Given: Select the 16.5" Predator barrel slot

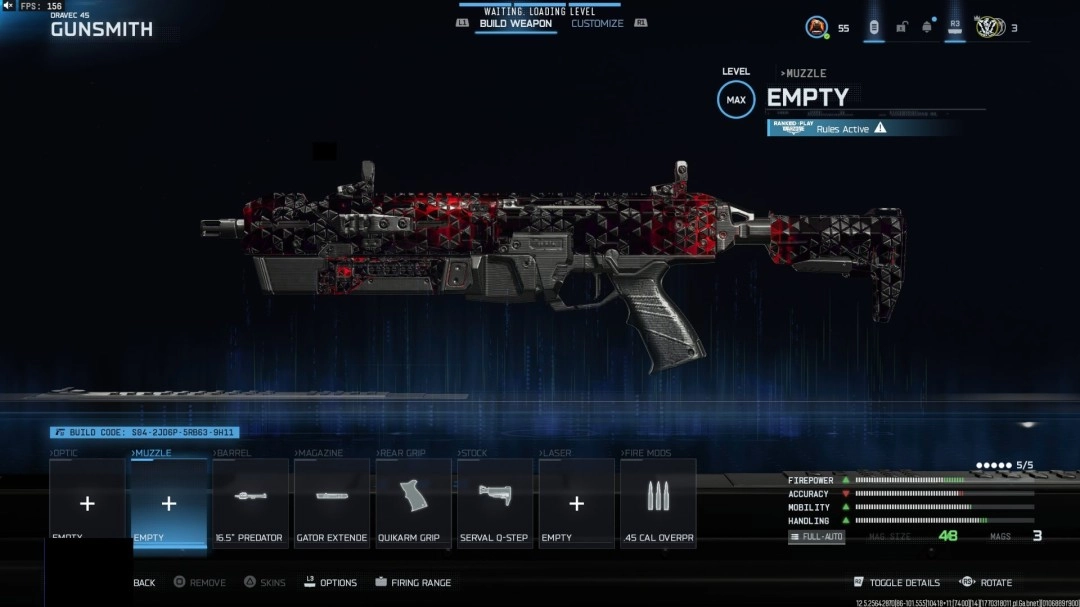Looking at the screenshot, I should click(250, 503).
